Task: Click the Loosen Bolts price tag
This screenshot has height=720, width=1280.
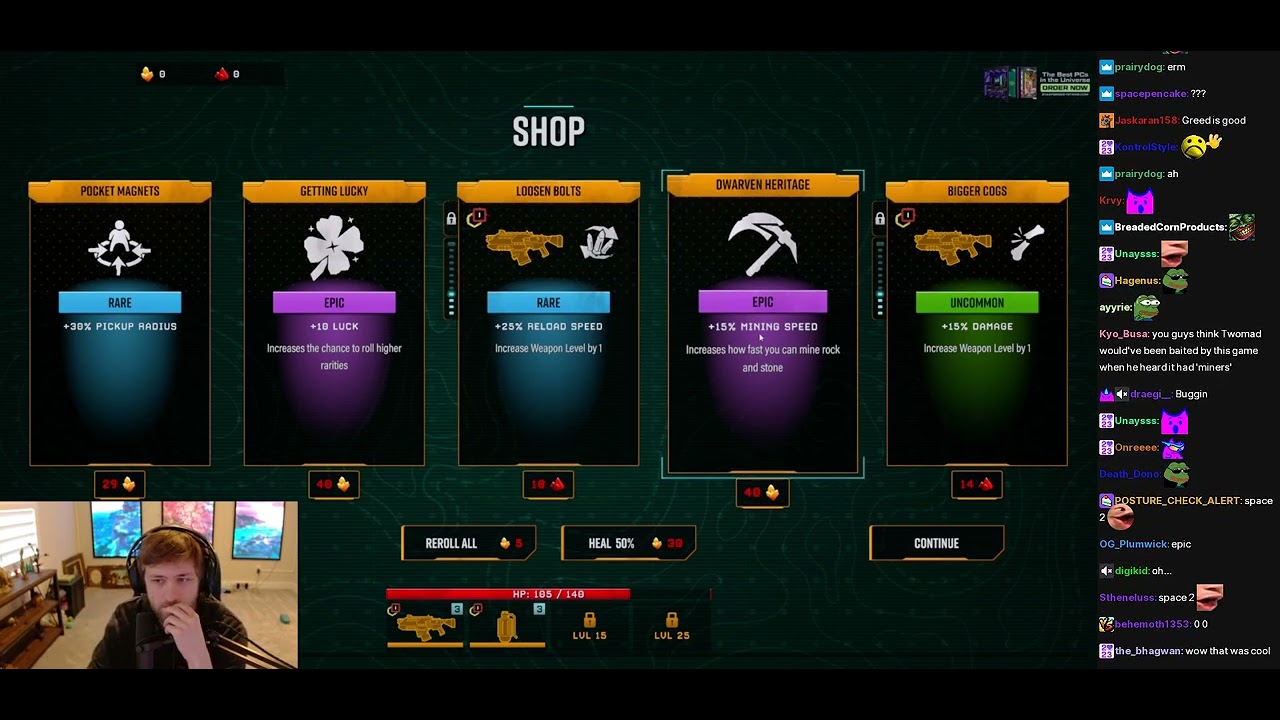Action: click(x=548, y=484)
